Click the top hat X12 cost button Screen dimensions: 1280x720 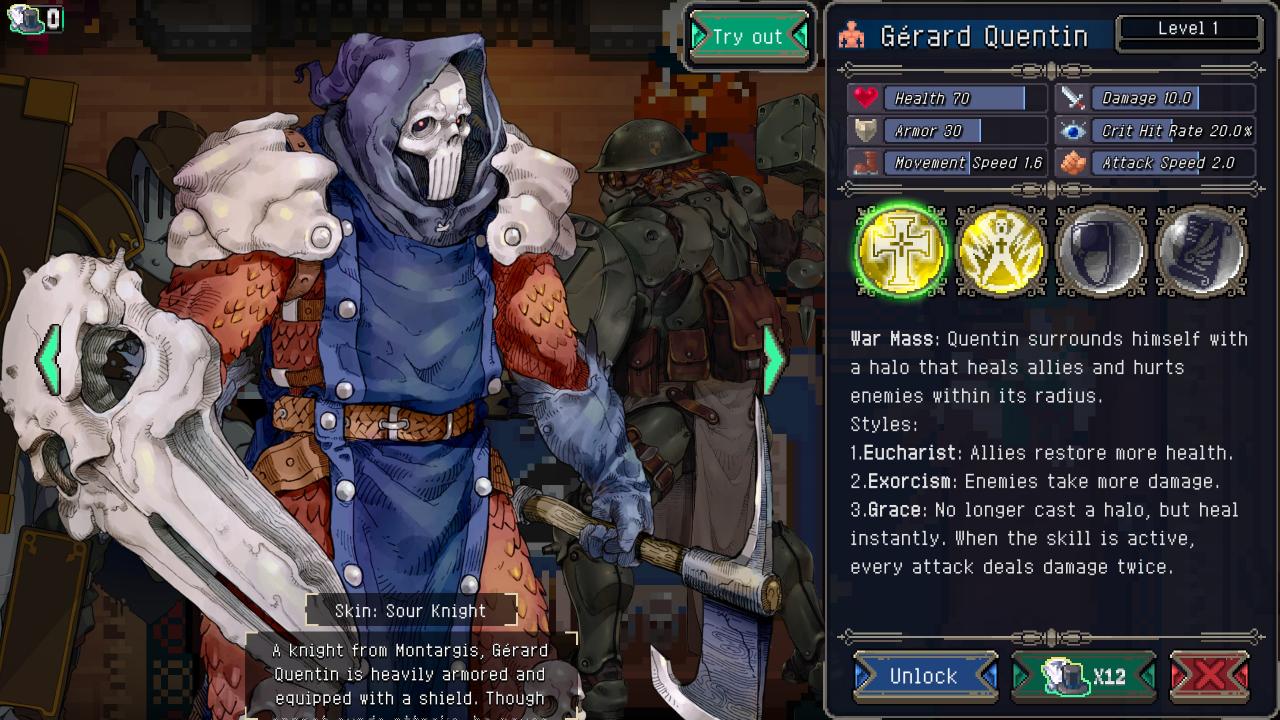[x=1084, y=677]
